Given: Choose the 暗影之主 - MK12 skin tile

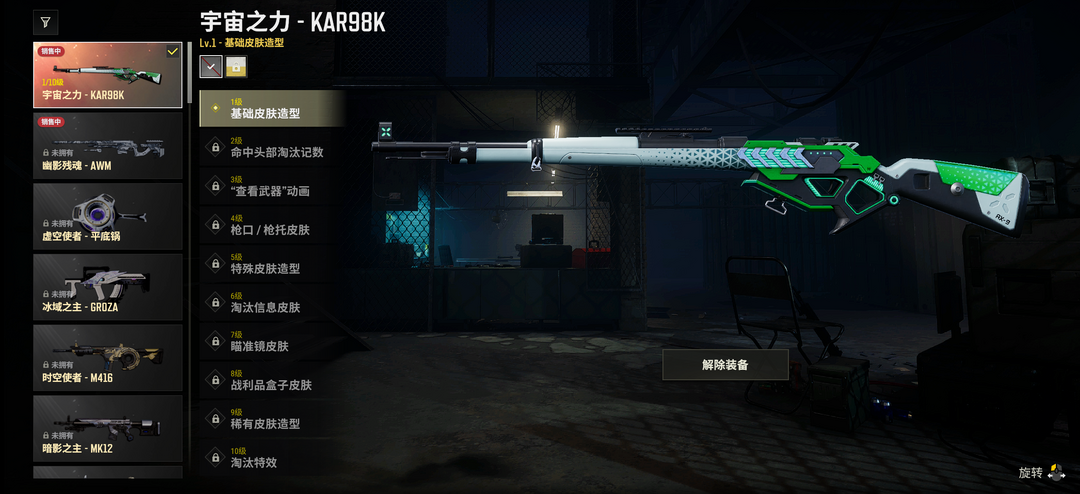Looking at the screenshot, I should coord(107,429).
